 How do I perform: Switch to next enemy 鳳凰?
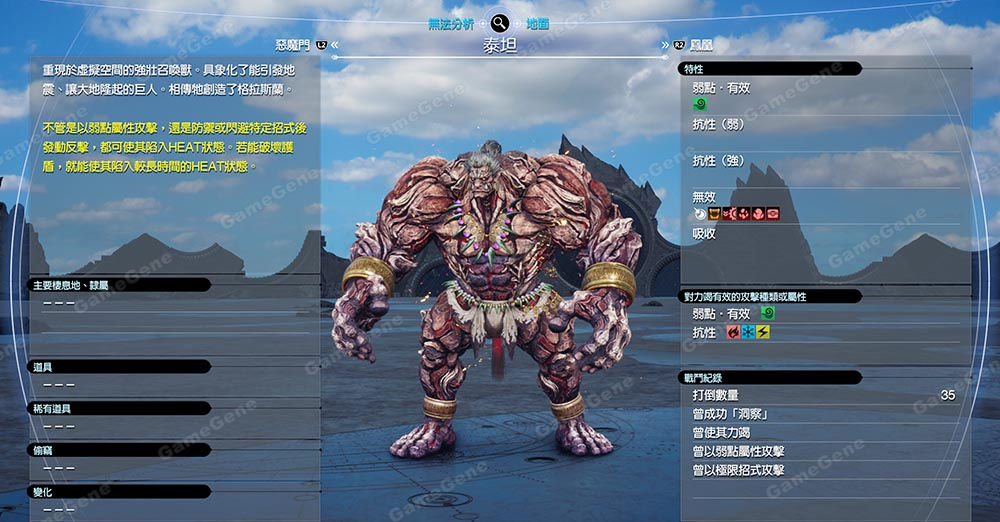point(699,45)
